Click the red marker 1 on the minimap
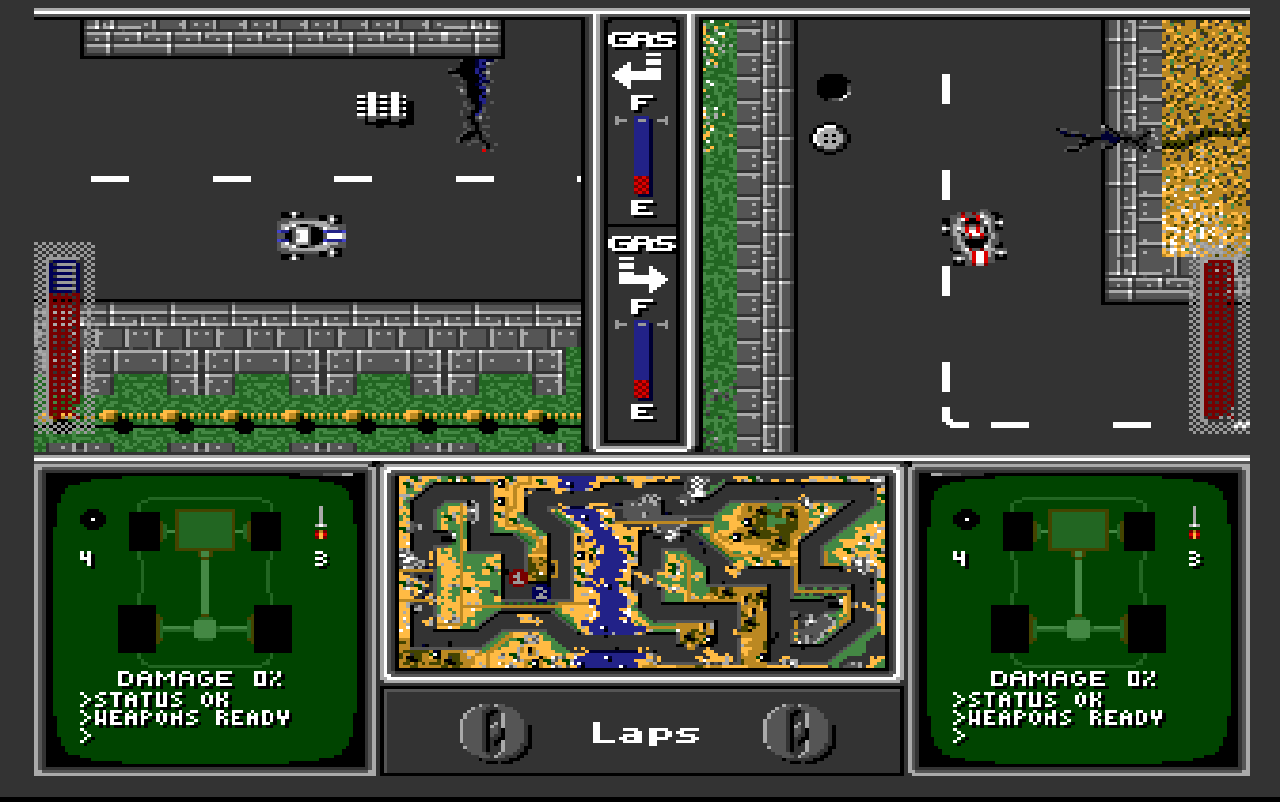1280x802 pixels. (x=517, y=576)
